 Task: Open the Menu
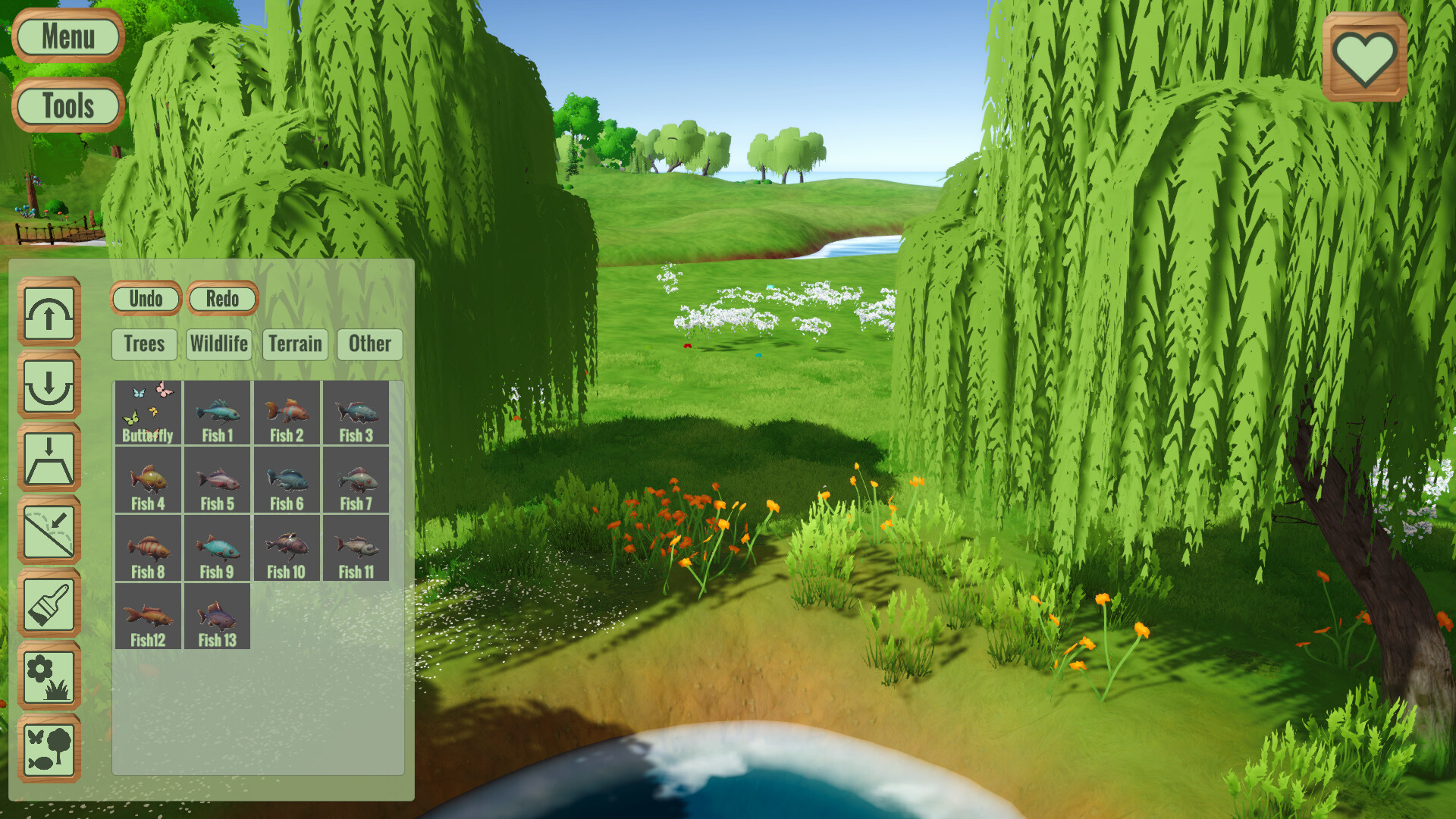coord(68,37)
